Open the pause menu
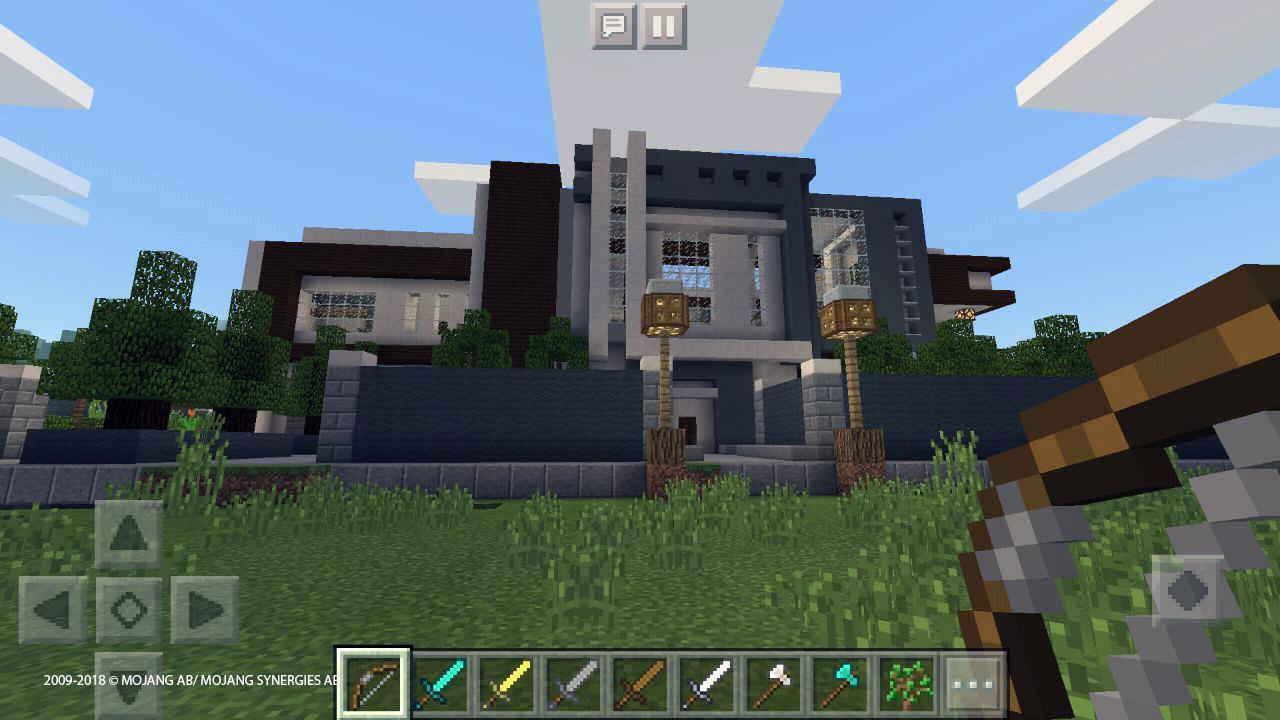Screen dimensions: 1280x720 pos(664,27)
